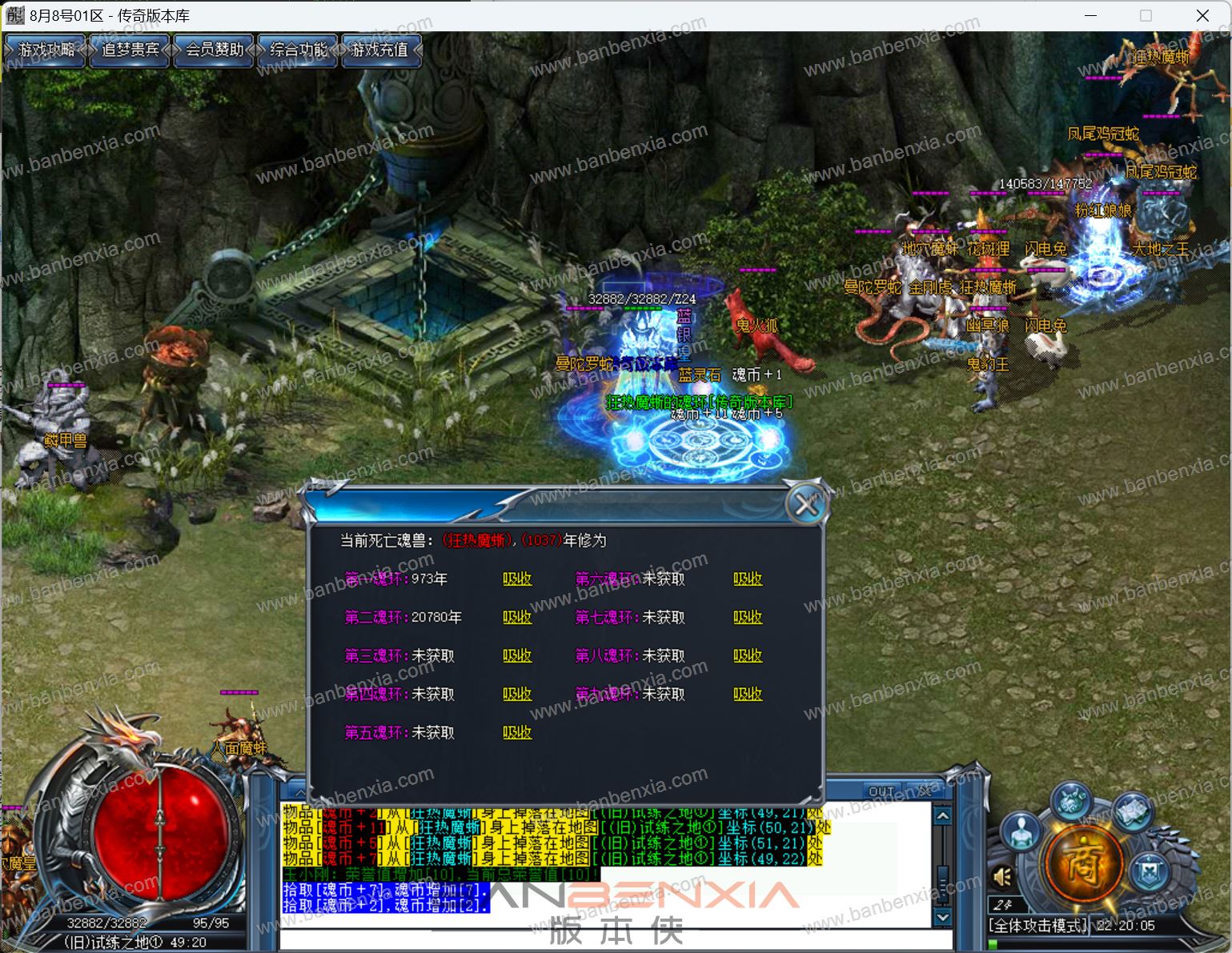Screen dimensions: 1232x953
Task: Close the soul ring absorption dialog
Action: [805, 505]
